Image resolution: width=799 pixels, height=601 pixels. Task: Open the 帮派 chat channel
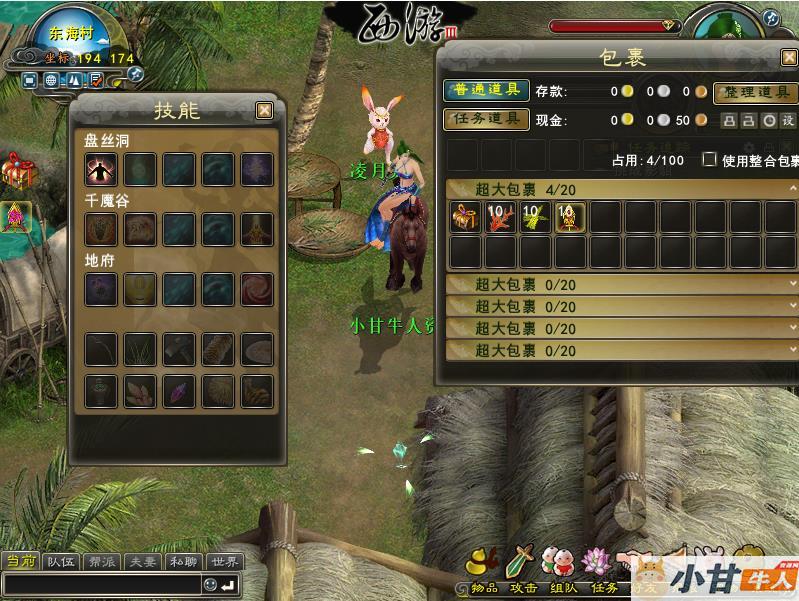[103, 562]
